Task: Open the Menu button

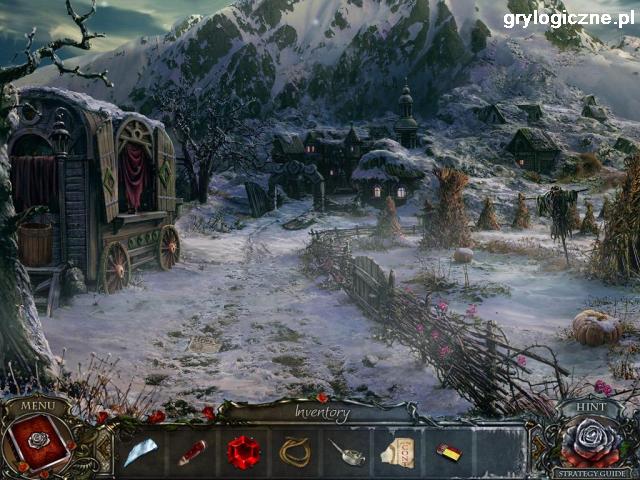Action: pos(37,406)
